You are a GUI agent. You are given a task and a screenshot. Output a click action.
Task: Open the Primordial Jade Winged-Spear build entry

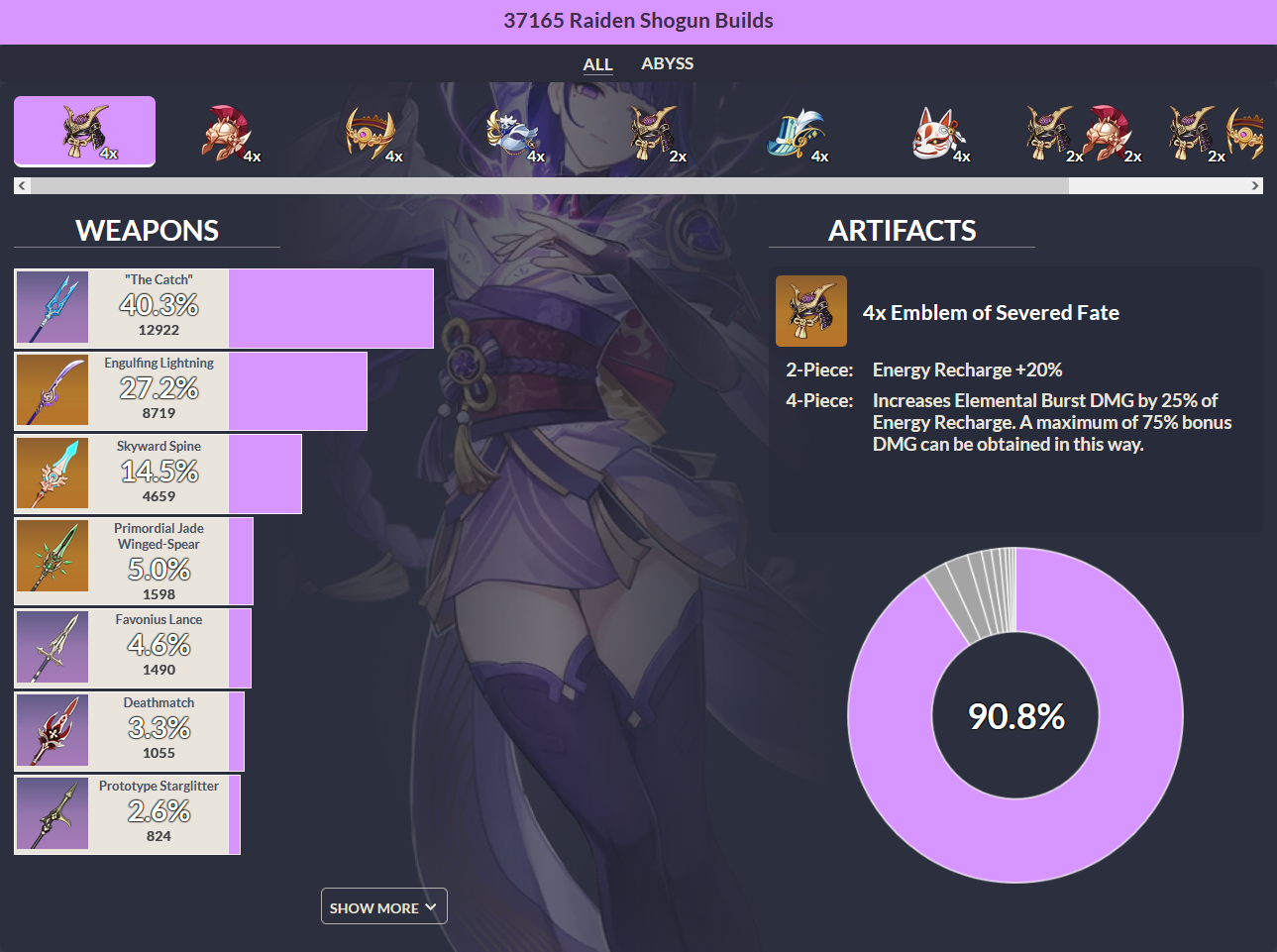click(x=129, y=561)
